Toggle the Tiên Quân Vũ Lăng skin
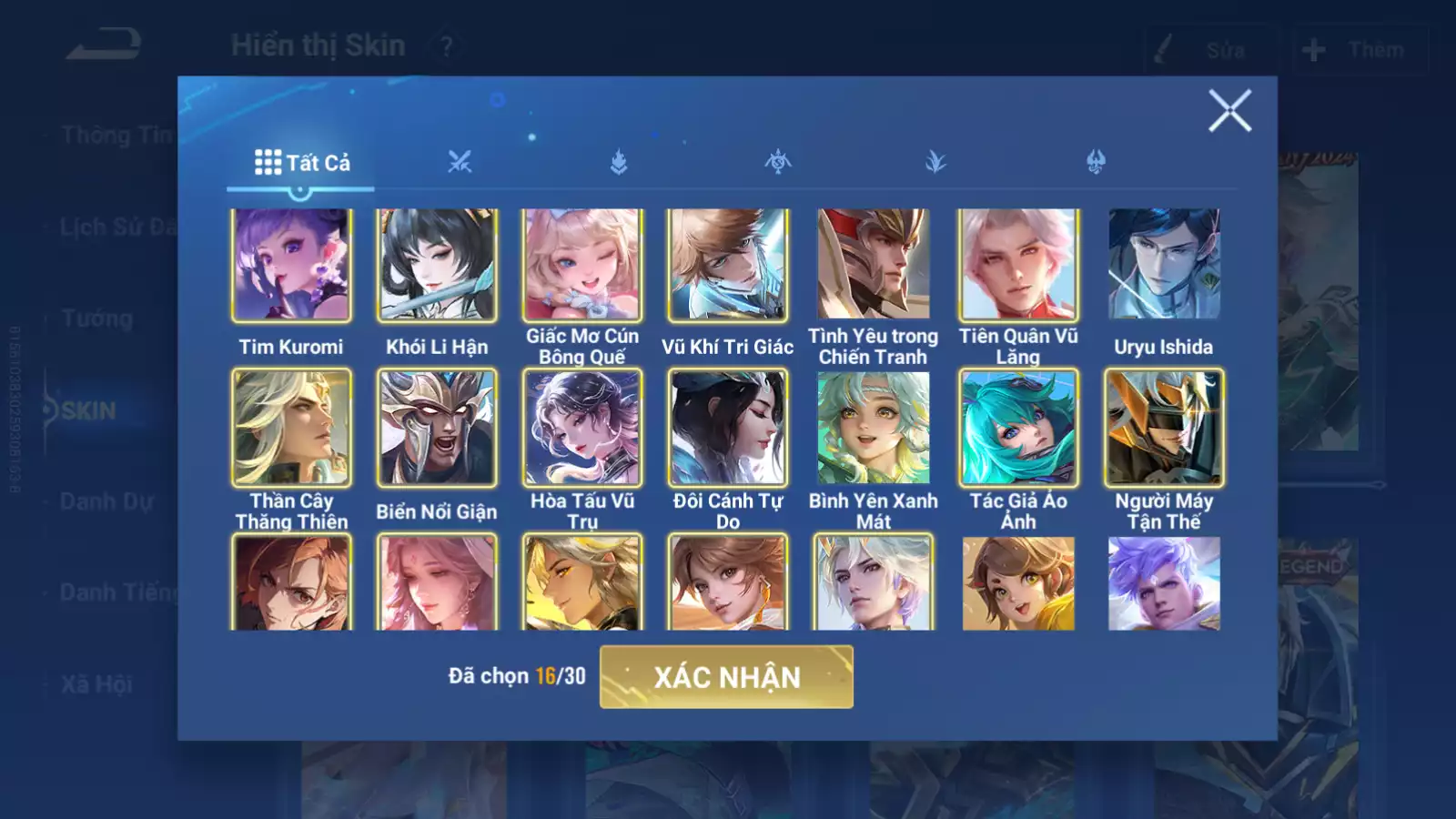The width and height of the screenshot is (1456, 819). point(1018,265)
